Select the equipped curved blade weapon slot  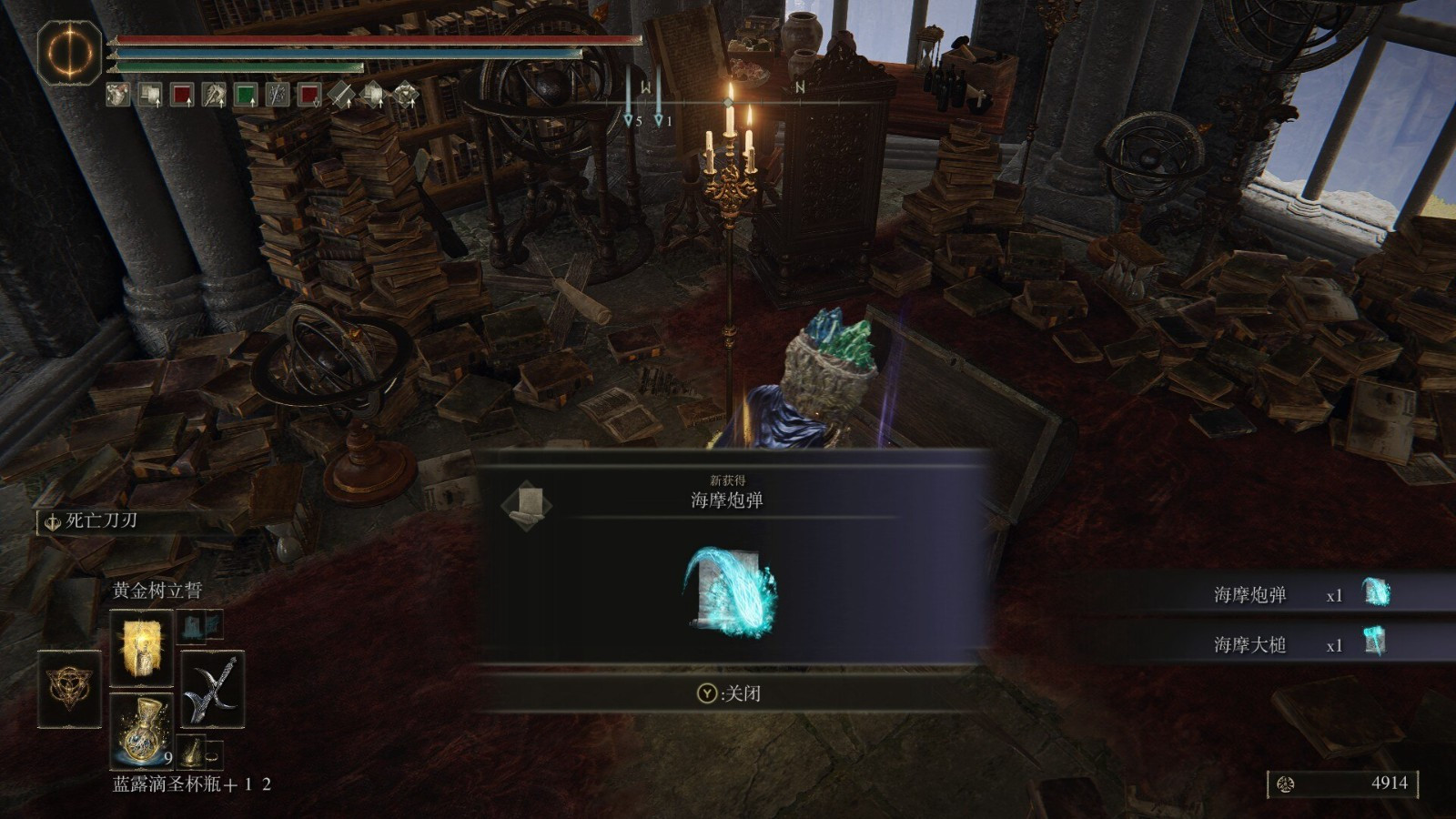click(x=212, y=689)
